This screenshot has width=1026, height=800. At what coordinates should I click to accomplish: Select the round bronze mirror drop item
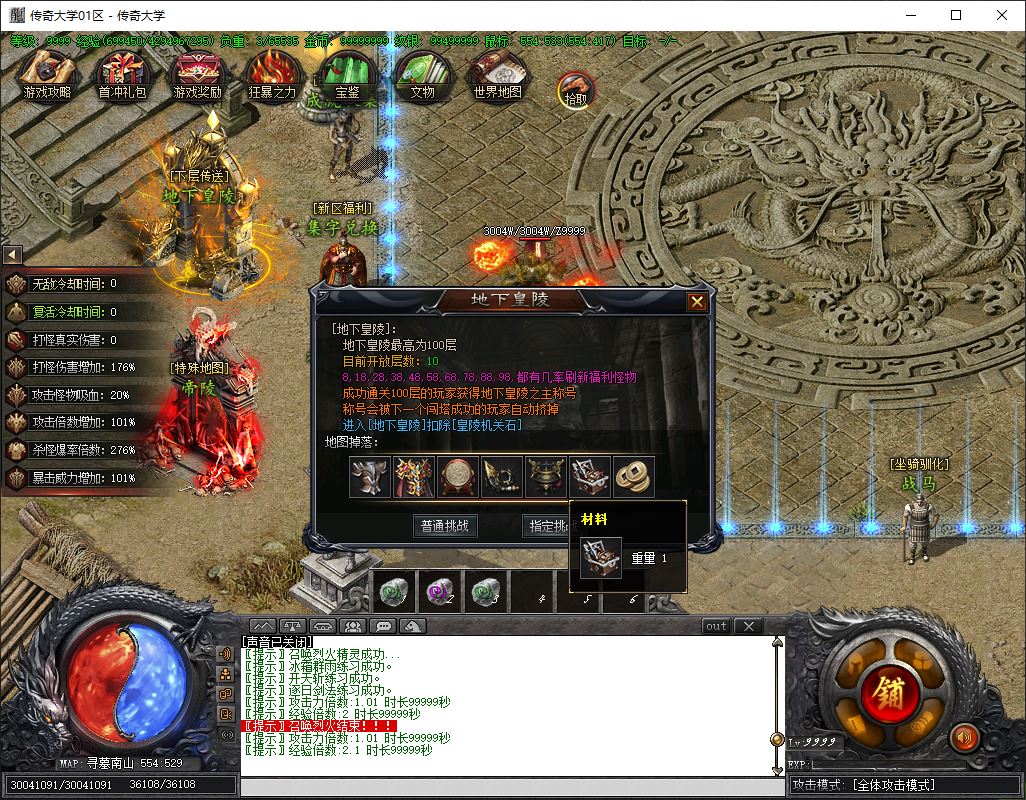[x=458, y=477]
